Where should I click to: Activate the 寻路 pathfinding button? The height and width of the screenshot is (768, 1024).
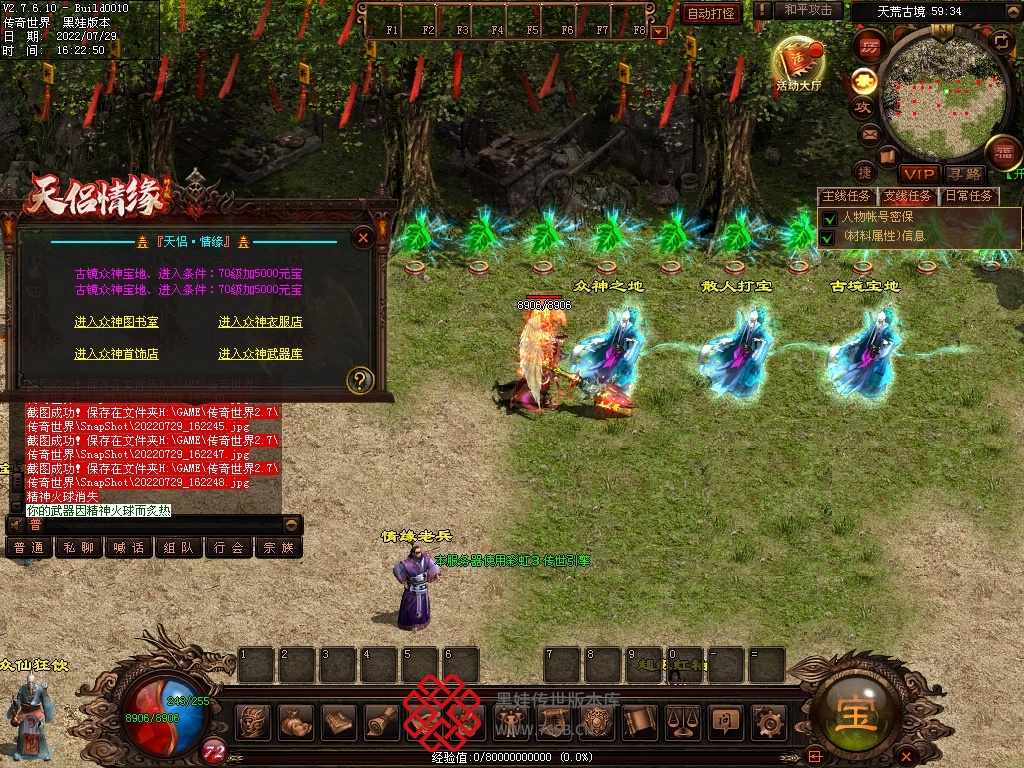click(x=967, y=174)
